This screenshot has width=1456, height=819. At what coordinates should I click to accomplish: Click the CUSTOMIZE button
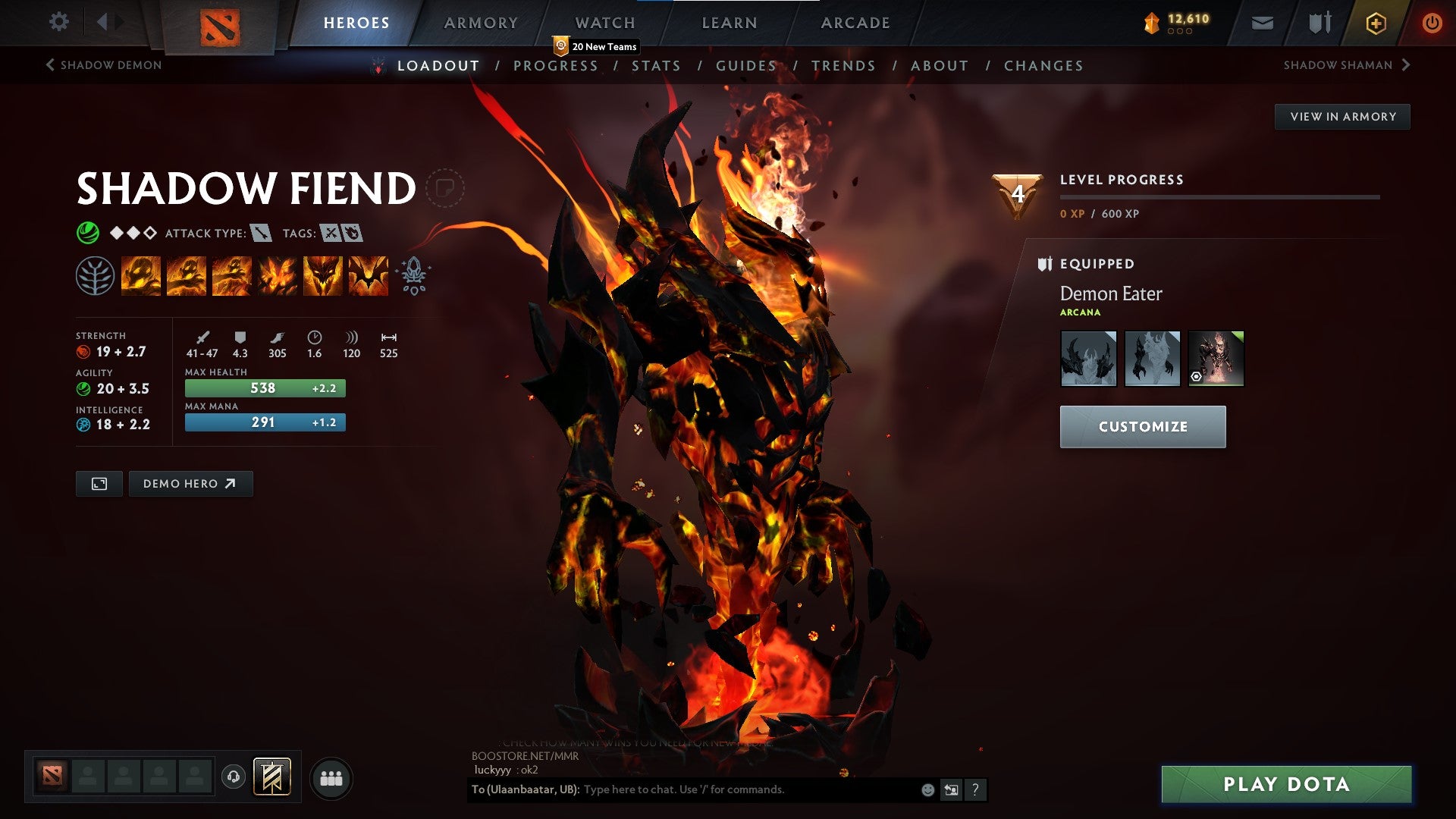tap(1142, 426)
